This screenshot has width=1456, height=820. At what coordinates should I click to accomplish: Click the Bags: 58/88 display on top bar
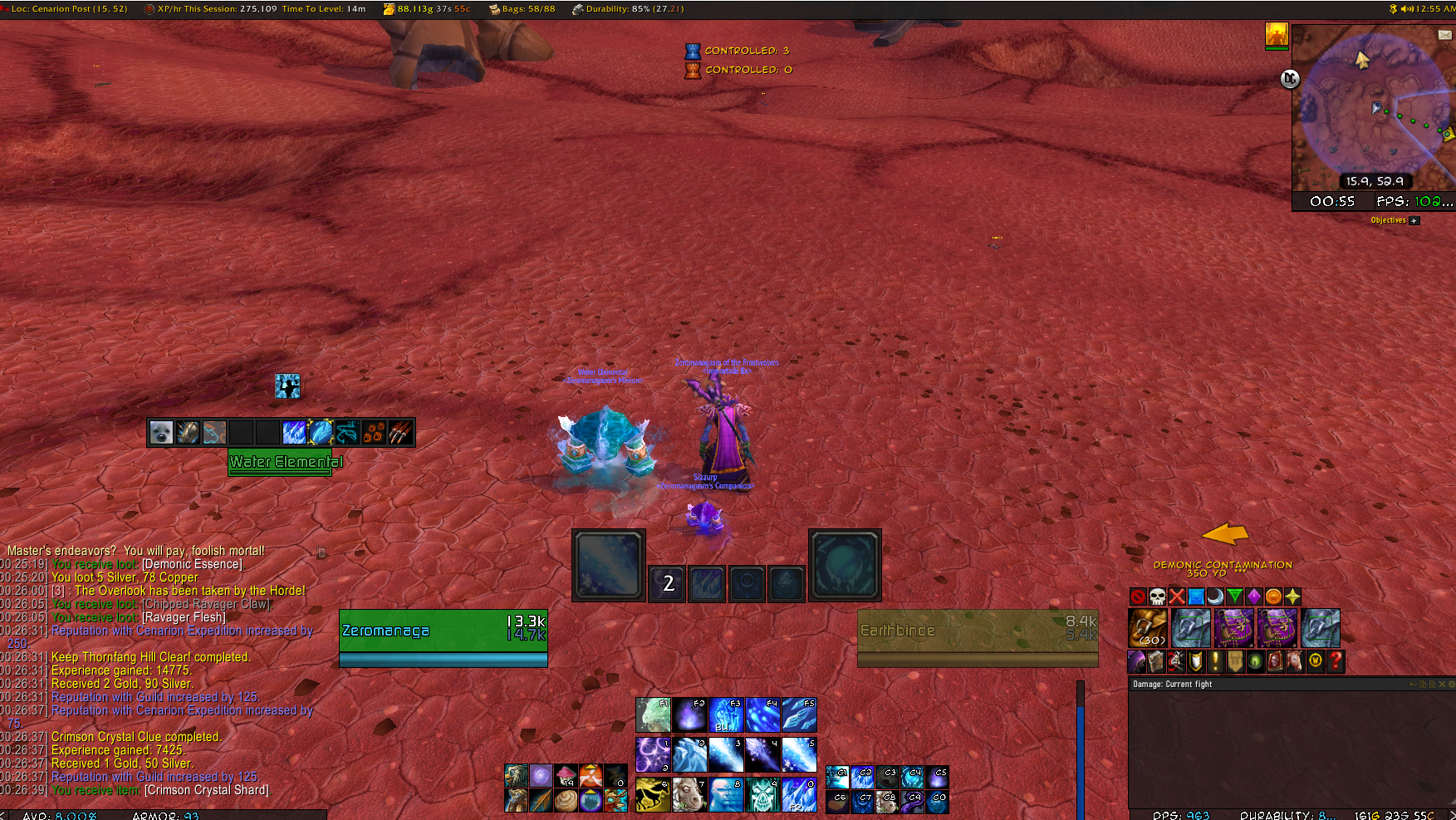click(x=521, y=9)
